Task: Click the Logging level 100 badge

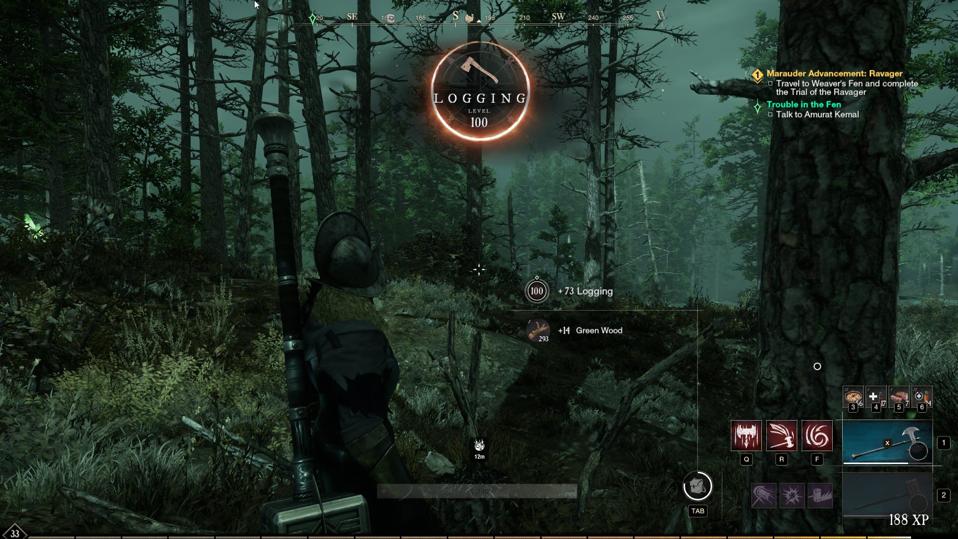Action: coord(481,92)
